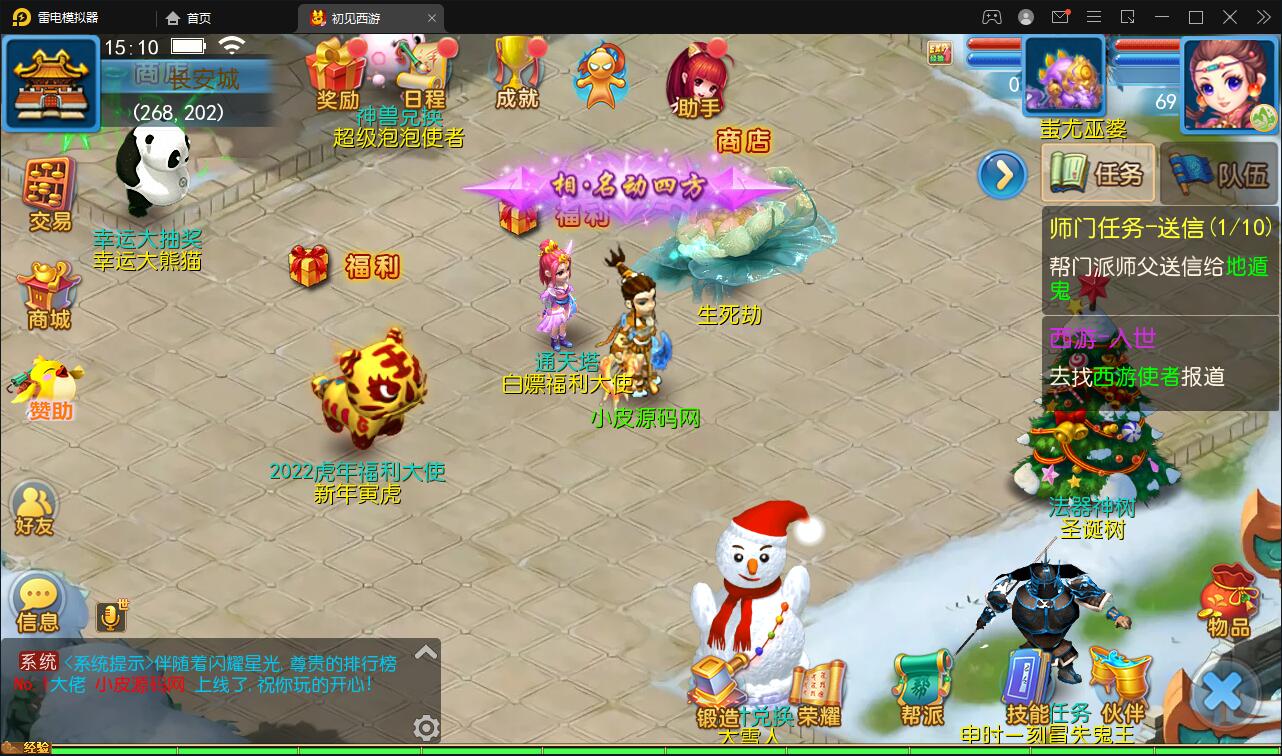This screenshot has height=756, width=1282.
Task: Select the 任务 quest tab
Action: click(1099, 174)
